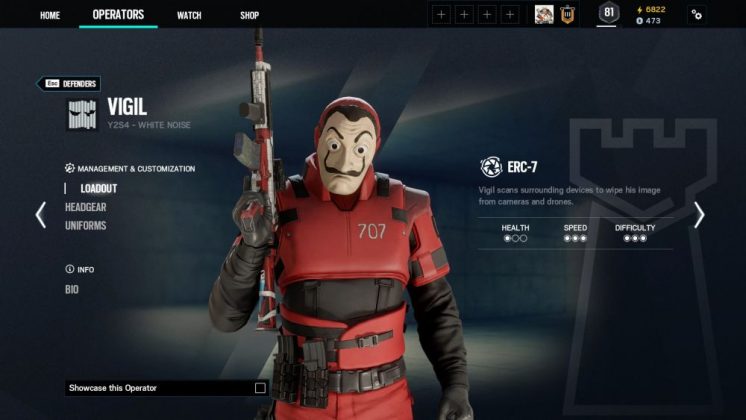View Vigil's Bio
Viewport: 746px width, 420px height.
[72, 290]
